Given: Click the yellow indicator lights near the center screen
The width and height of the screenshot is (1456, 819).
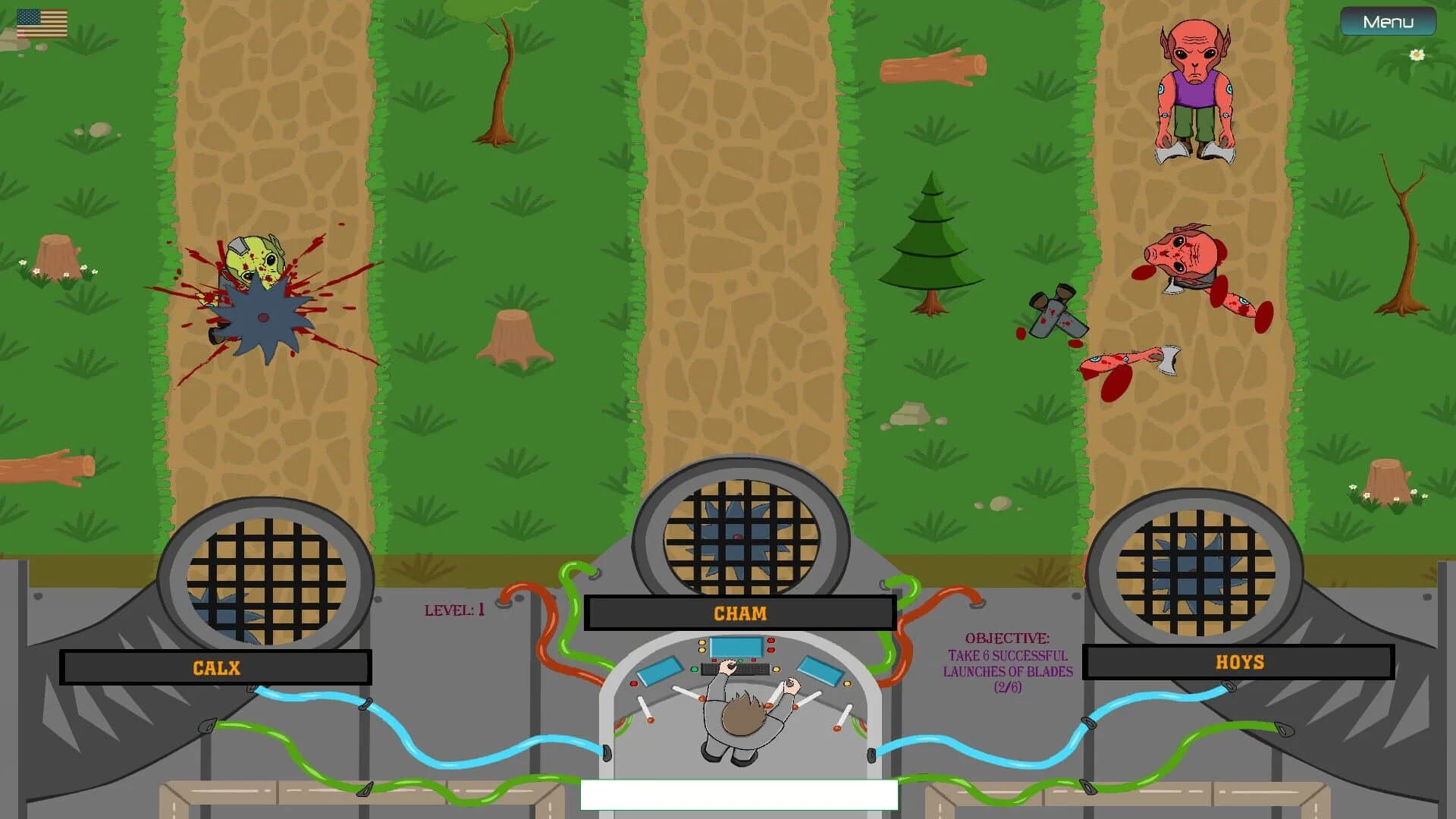Looking at the screenshot, I should pos(701,645).
